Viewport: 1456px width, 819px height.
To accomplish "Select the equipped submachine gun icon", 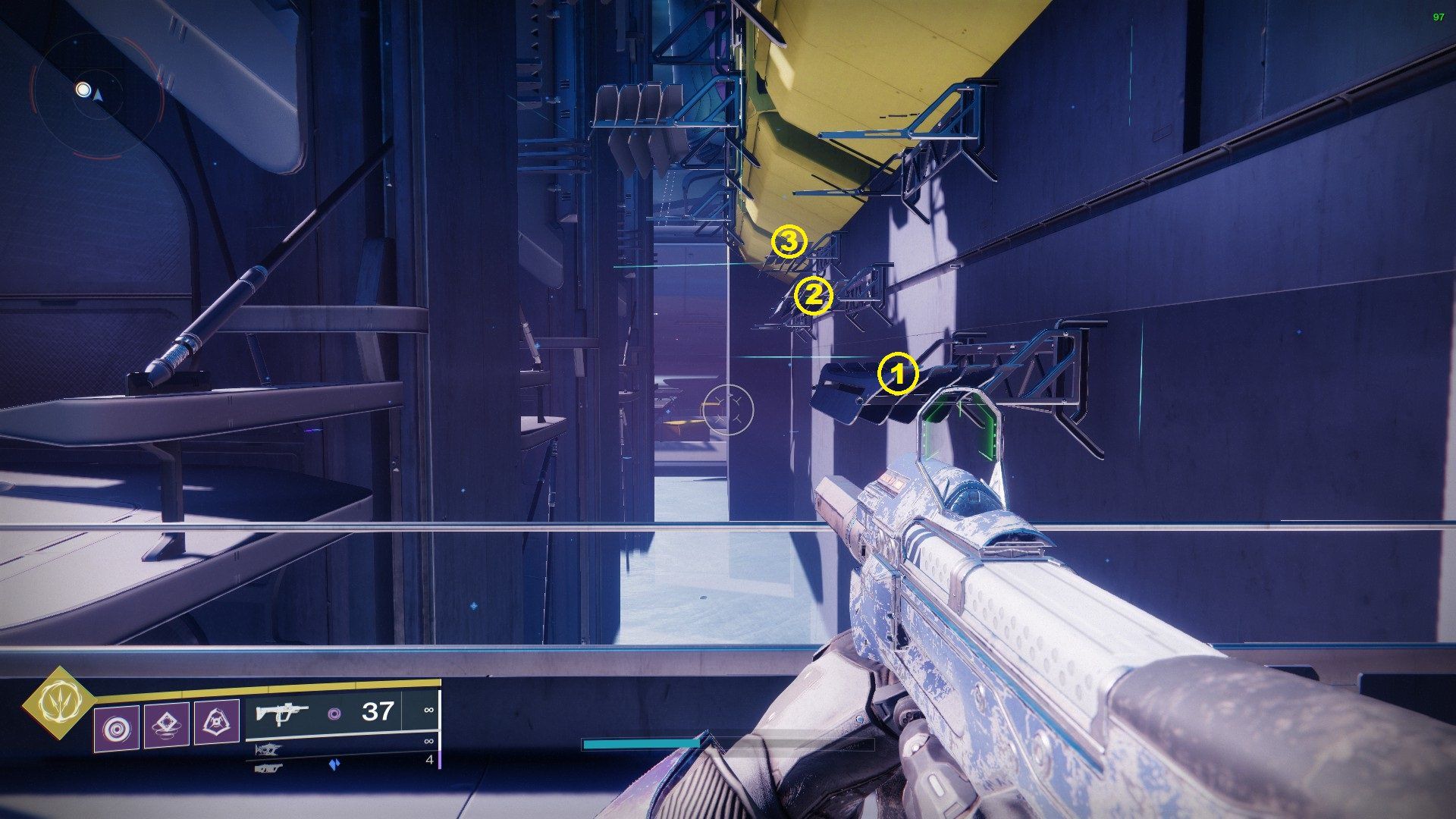I will (x=282, y=713).
